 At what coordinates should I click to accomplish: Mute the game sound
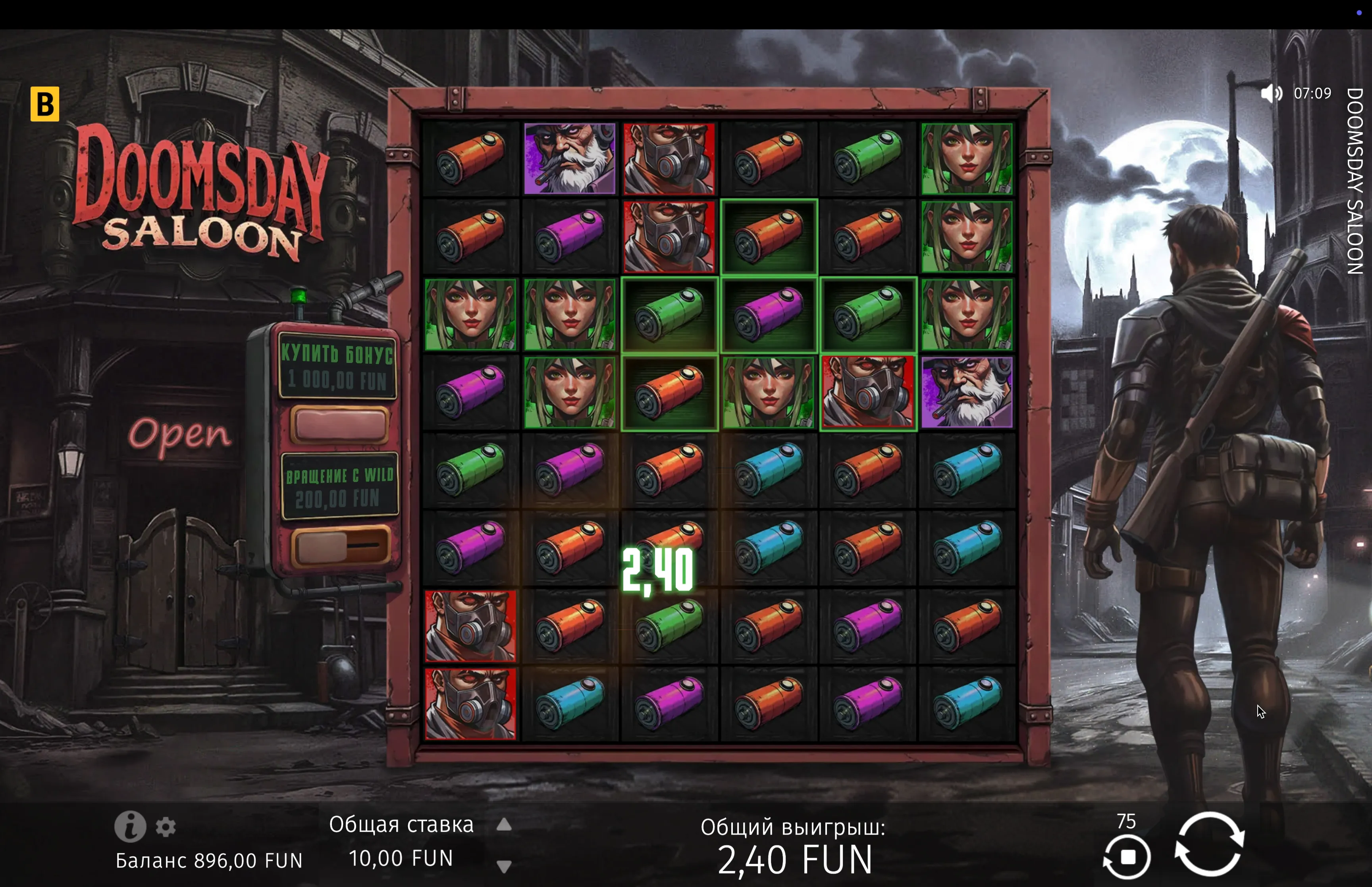pos(1271,93)
